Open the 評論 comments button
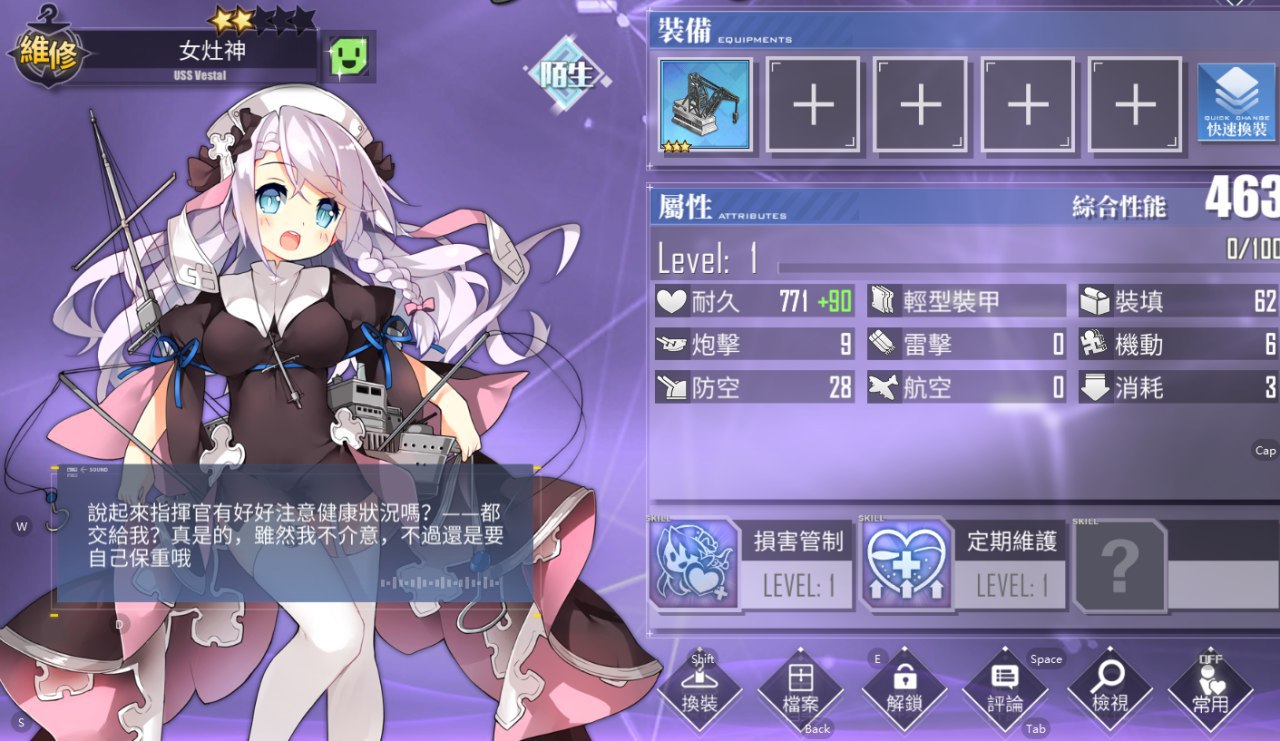 point(1005,692)
